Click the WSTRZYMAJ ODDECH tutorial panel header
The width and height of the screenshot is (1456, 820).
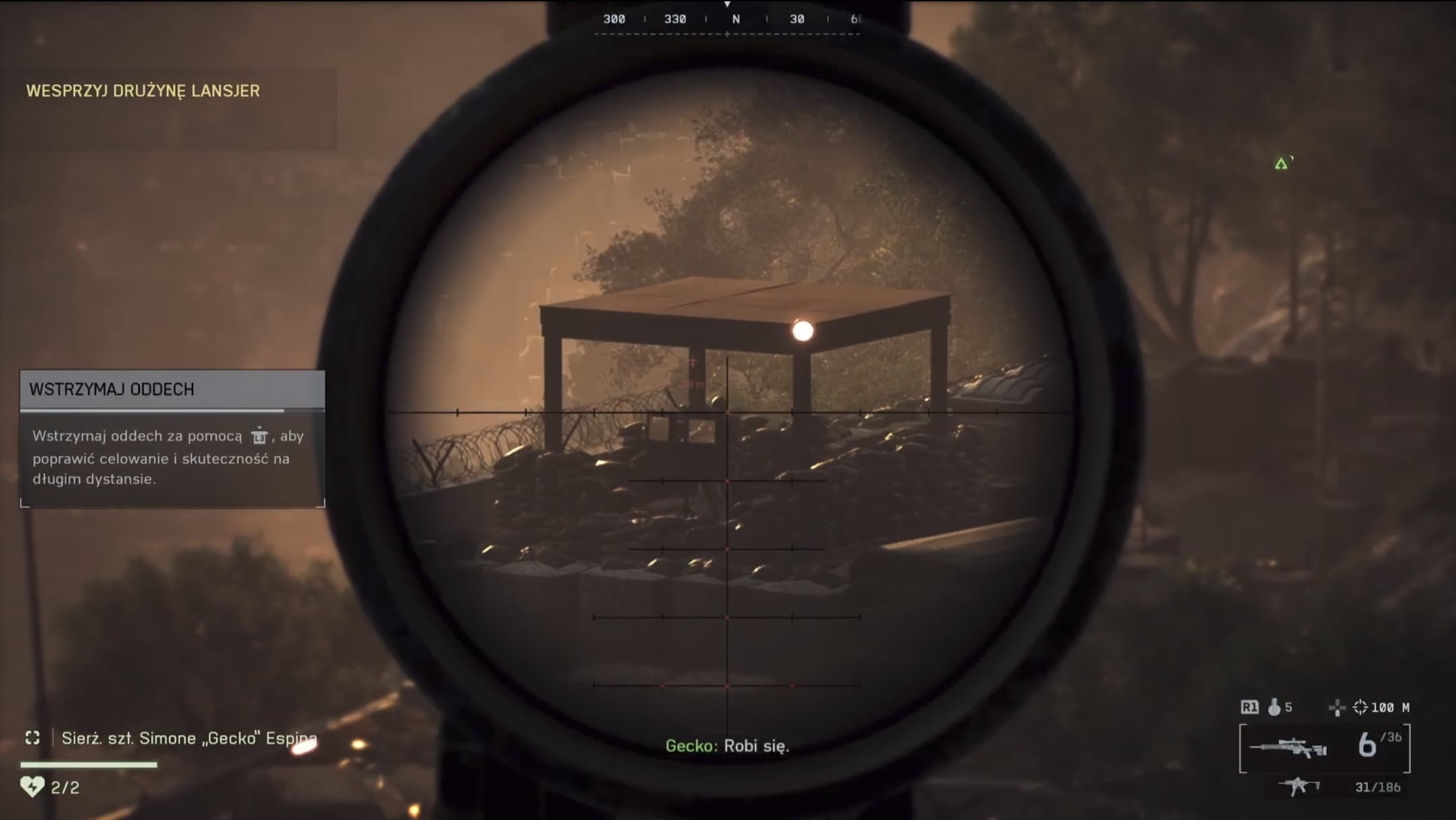click(172, 389)
